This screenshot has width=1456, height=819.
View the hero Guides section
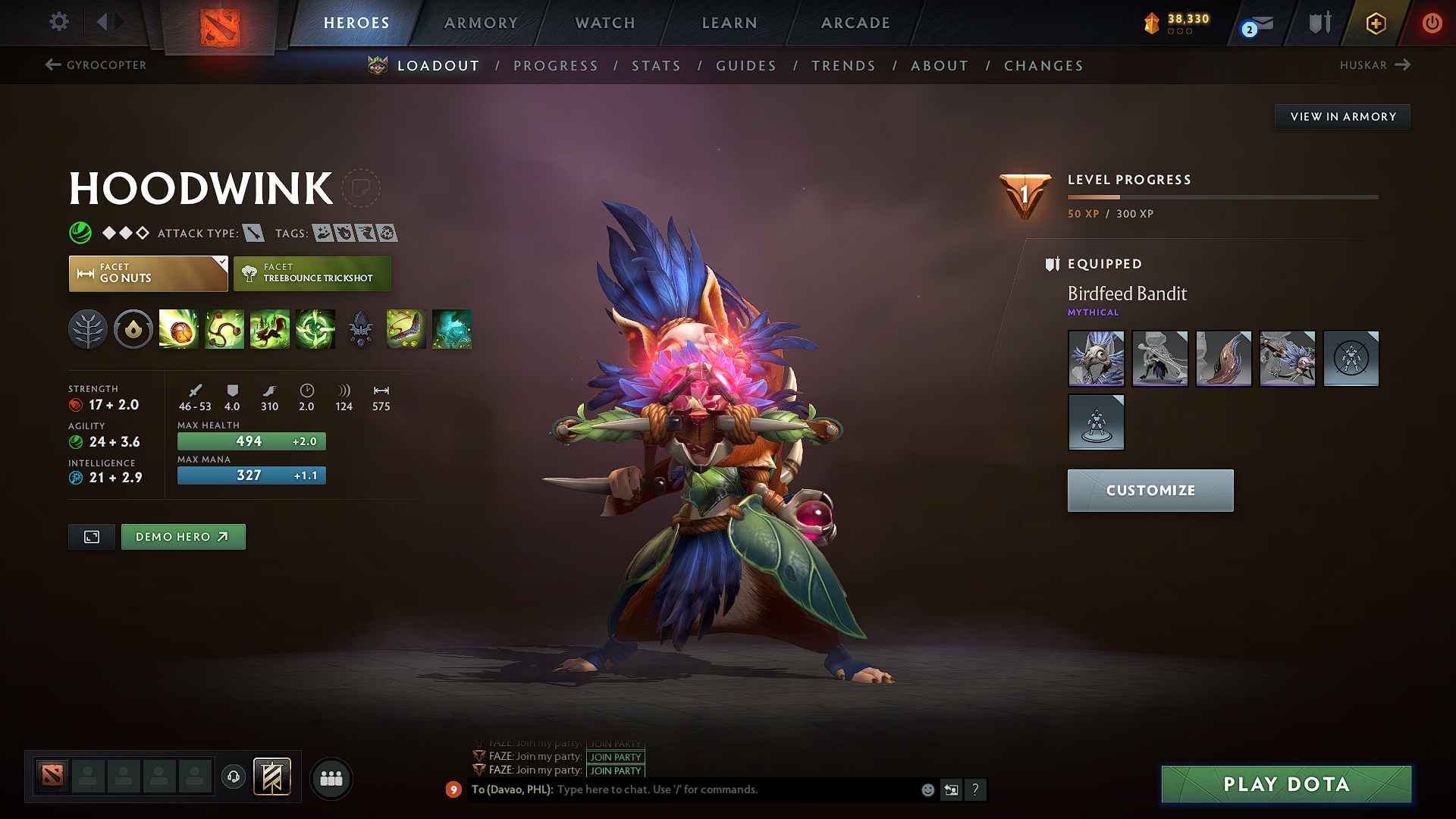point(746,66)
